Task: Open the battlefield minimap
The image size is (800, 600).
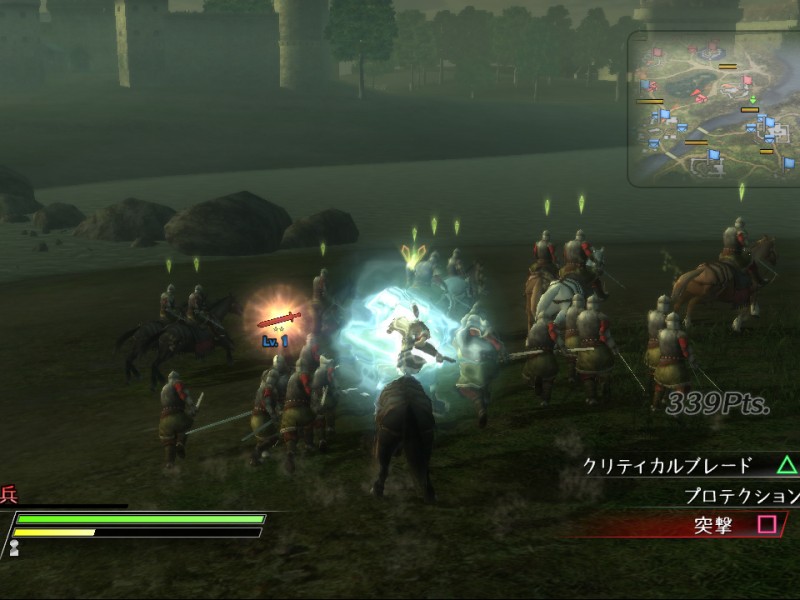Action: [712, 108]
